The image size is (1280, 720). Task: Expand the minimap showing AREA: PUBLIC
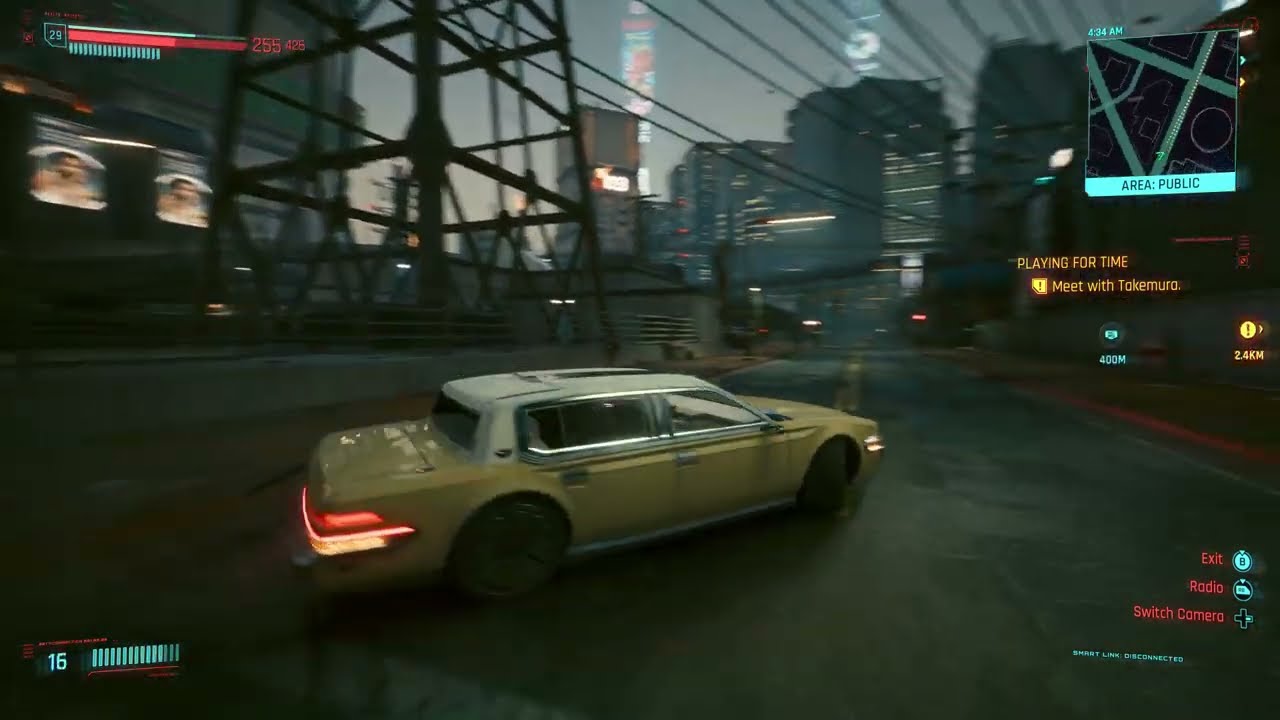point(1160,105)
